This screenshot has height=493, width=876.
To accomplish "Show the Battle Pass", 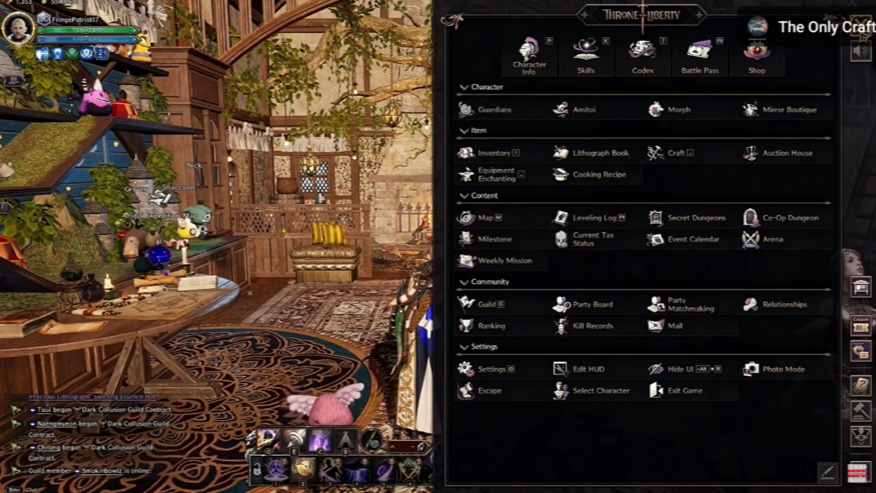I will 699,53.
